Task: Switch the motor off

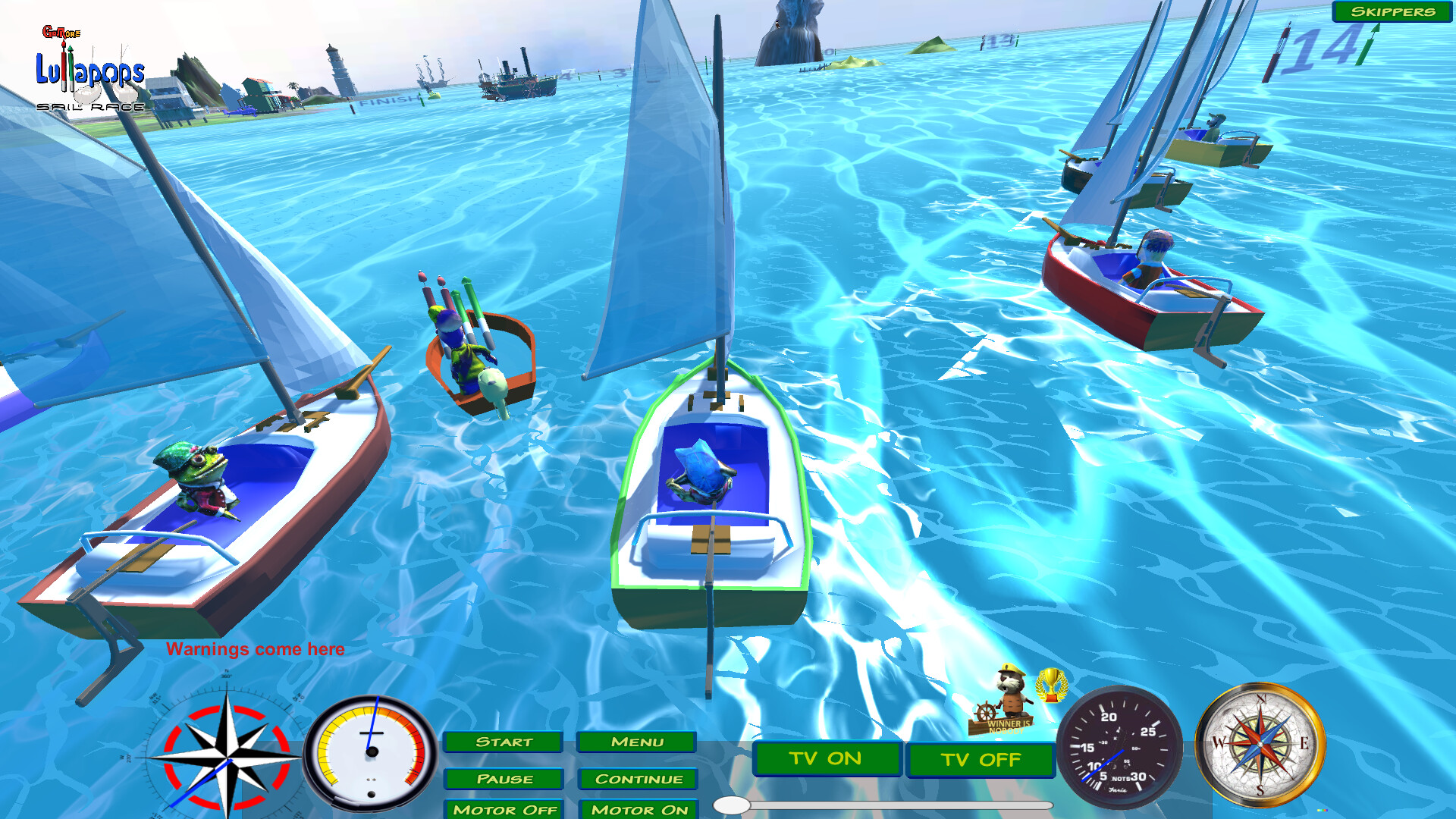Action: tap(504, 810)
